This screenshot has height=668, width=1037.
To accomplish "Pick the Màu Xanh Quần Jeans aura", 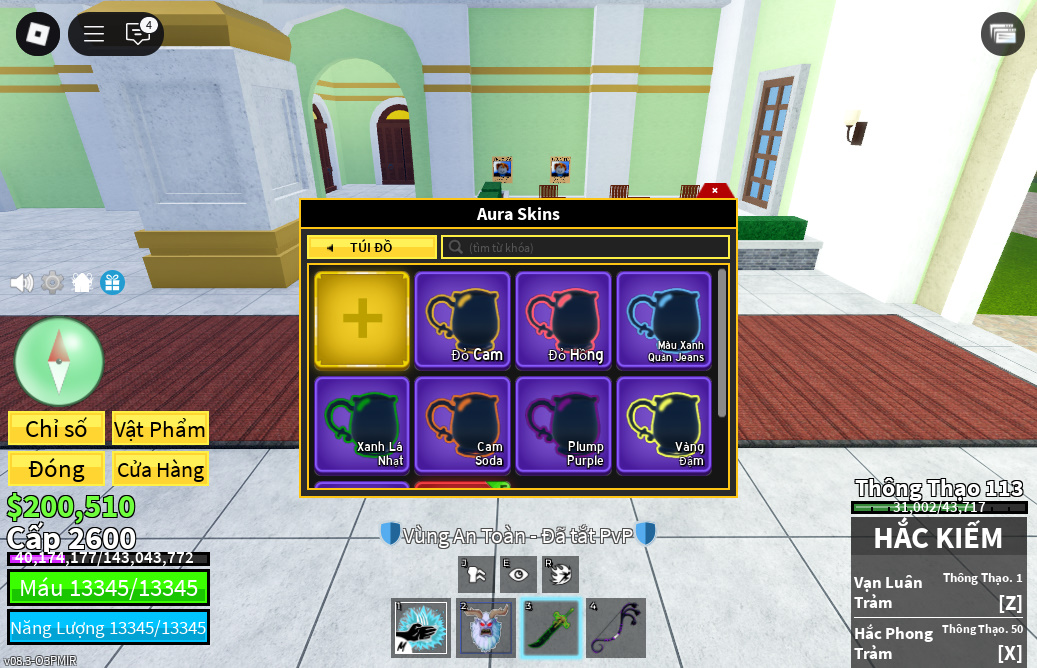I will pos(664,319).
